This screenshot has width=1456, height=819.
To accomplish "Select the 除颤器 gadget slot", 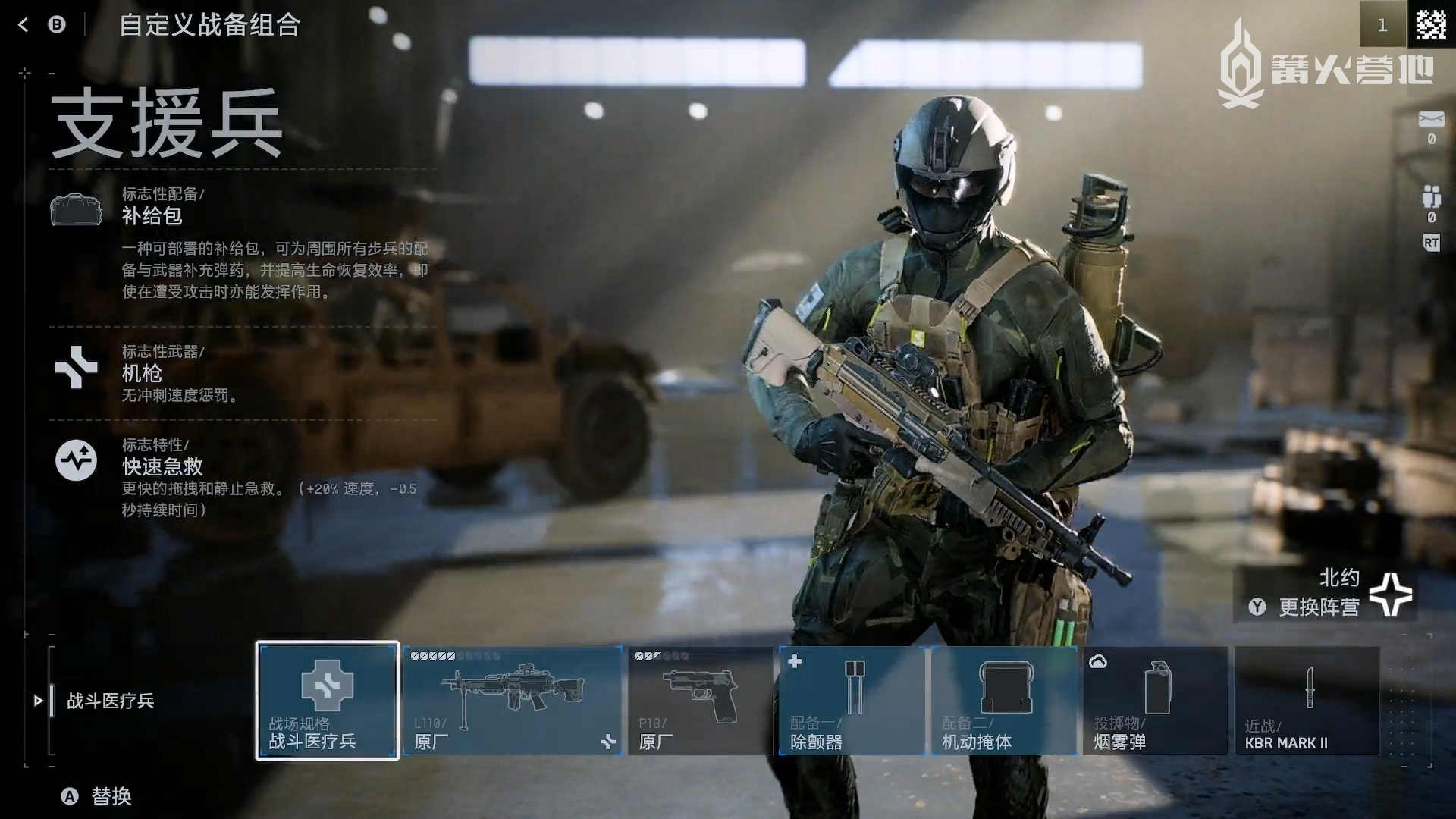I will pos(852,700).
